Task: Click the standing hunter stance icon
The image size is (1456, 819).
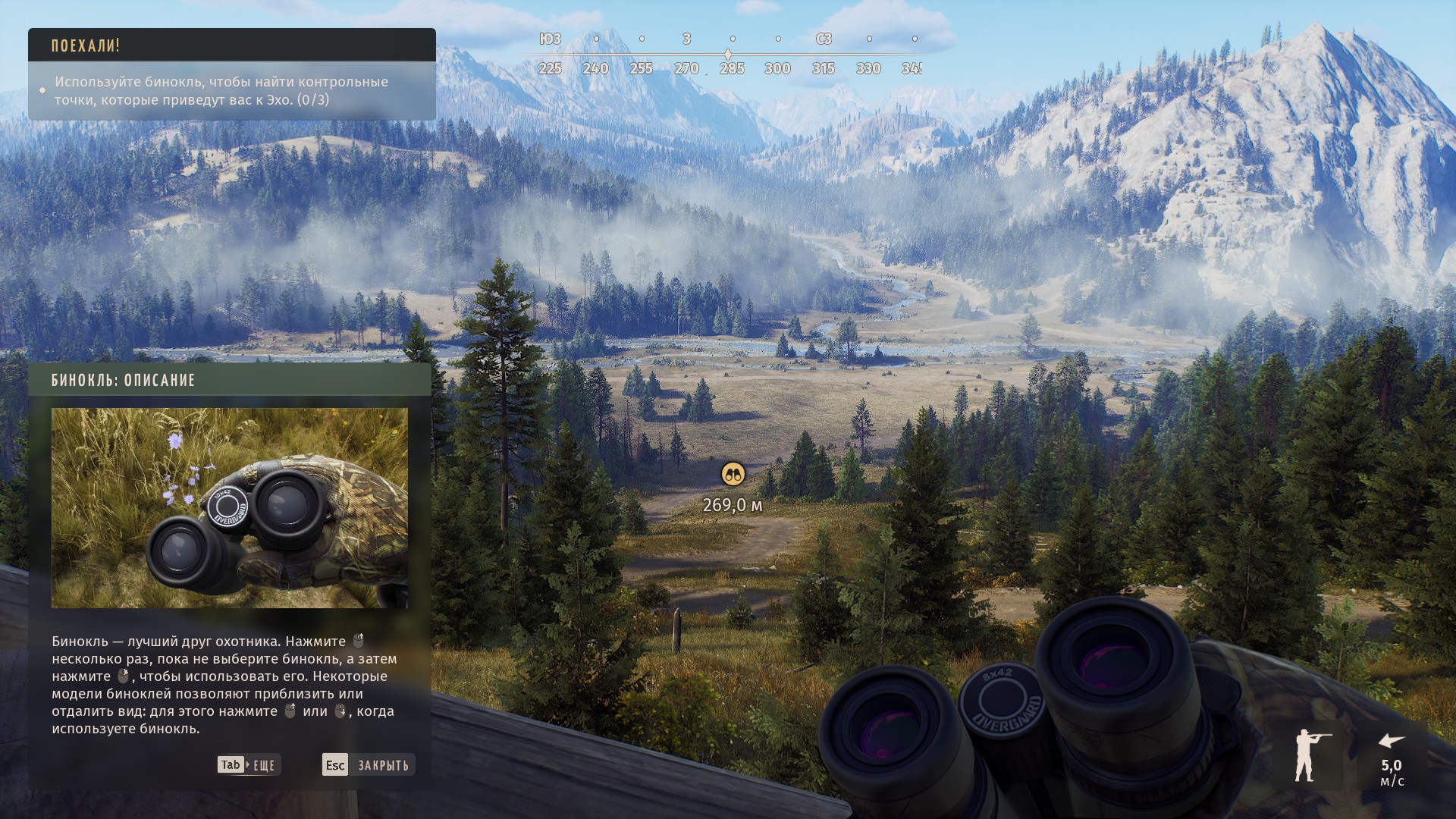Action: point(1308,755)
